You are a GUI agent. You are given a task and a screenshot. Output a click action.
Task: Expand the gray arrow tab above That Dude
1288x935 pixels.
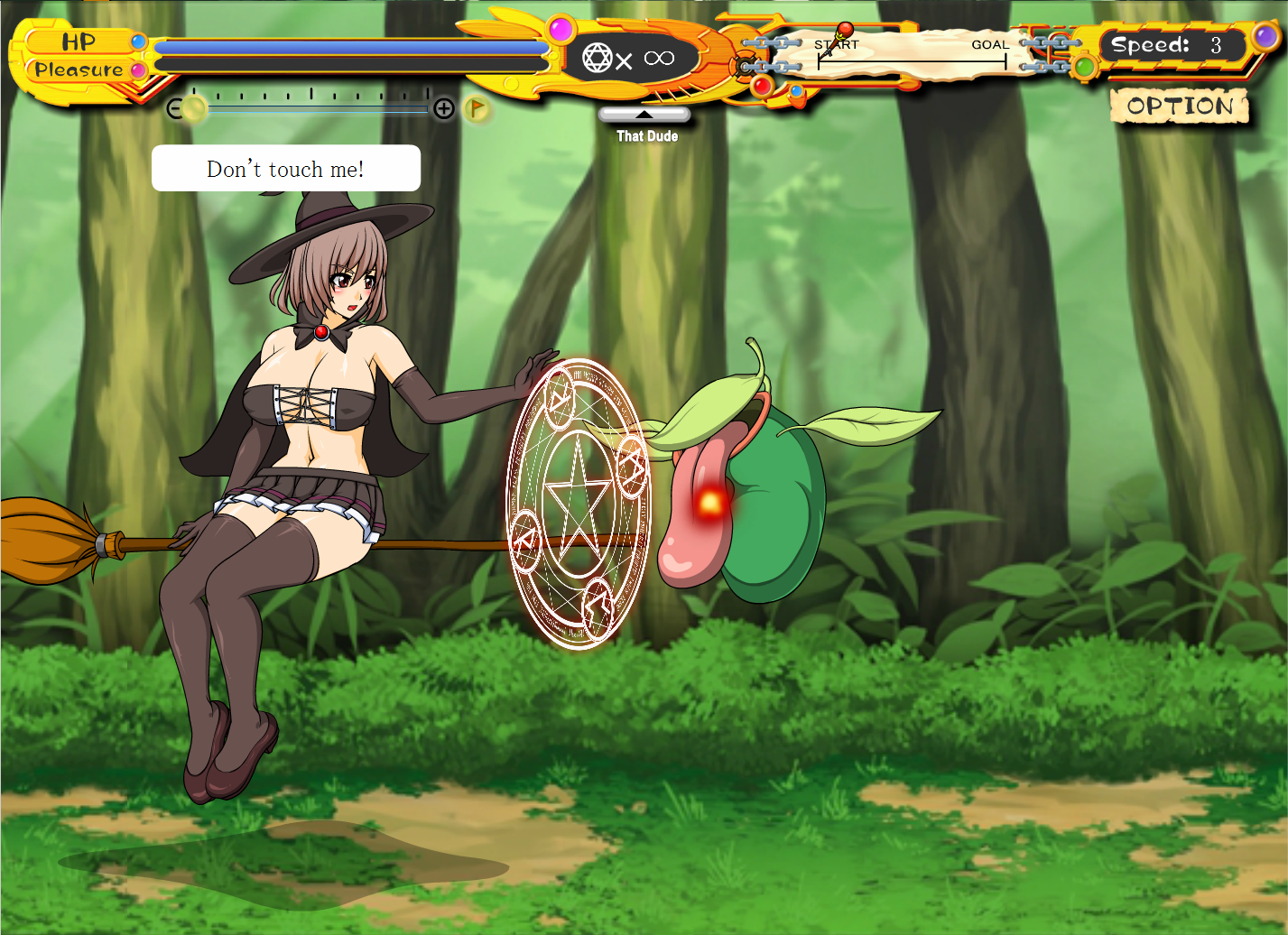coord(644,115)
